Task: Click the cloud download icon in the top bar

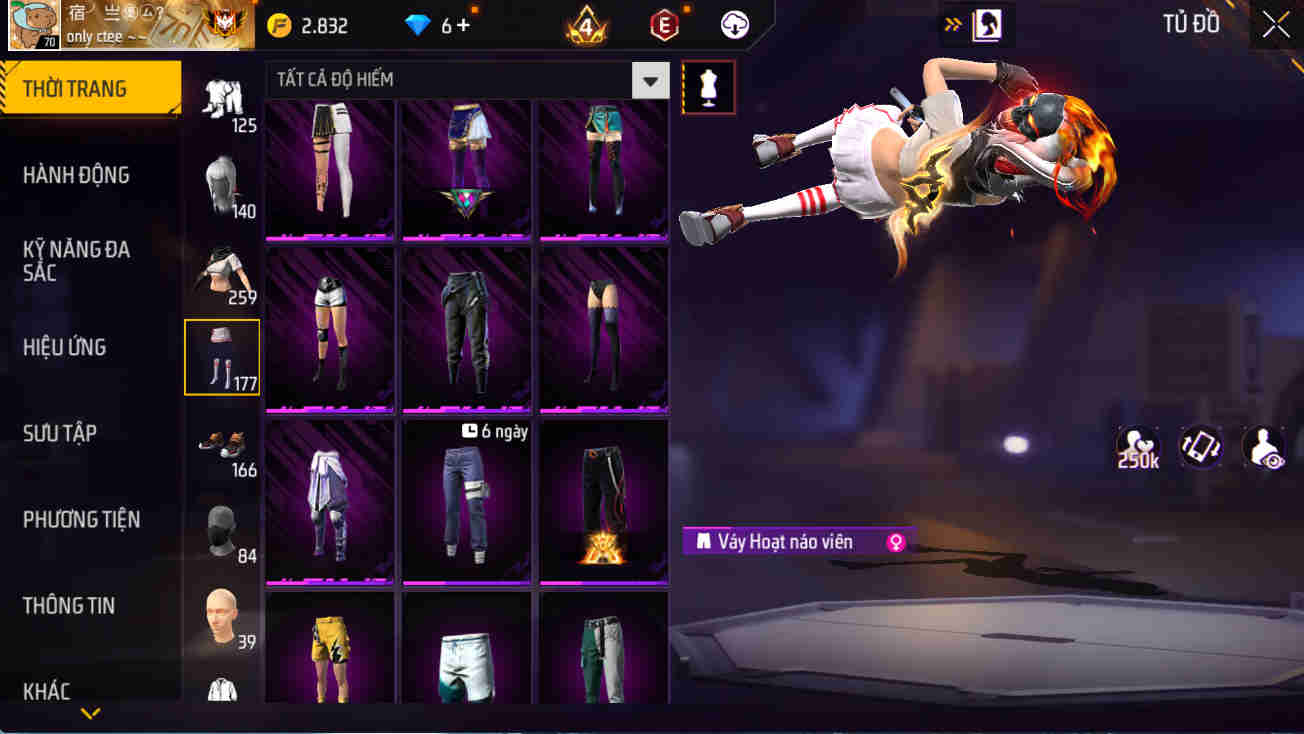Action: 736,25
